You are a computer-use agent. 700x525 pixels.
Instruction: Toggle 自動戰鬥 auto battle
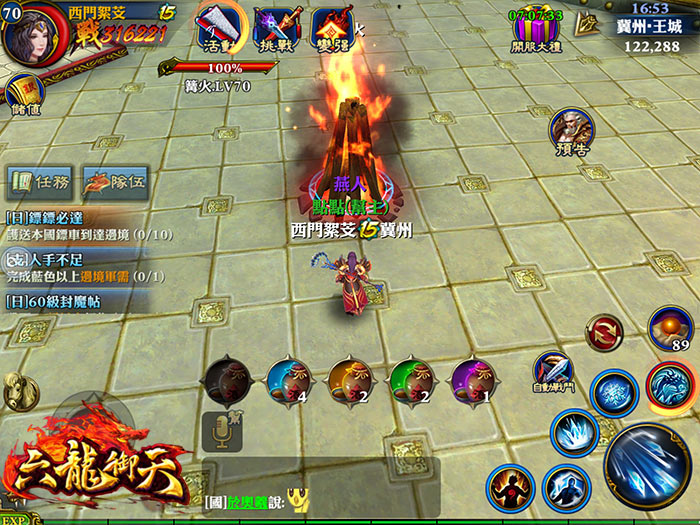click(552, 371)
